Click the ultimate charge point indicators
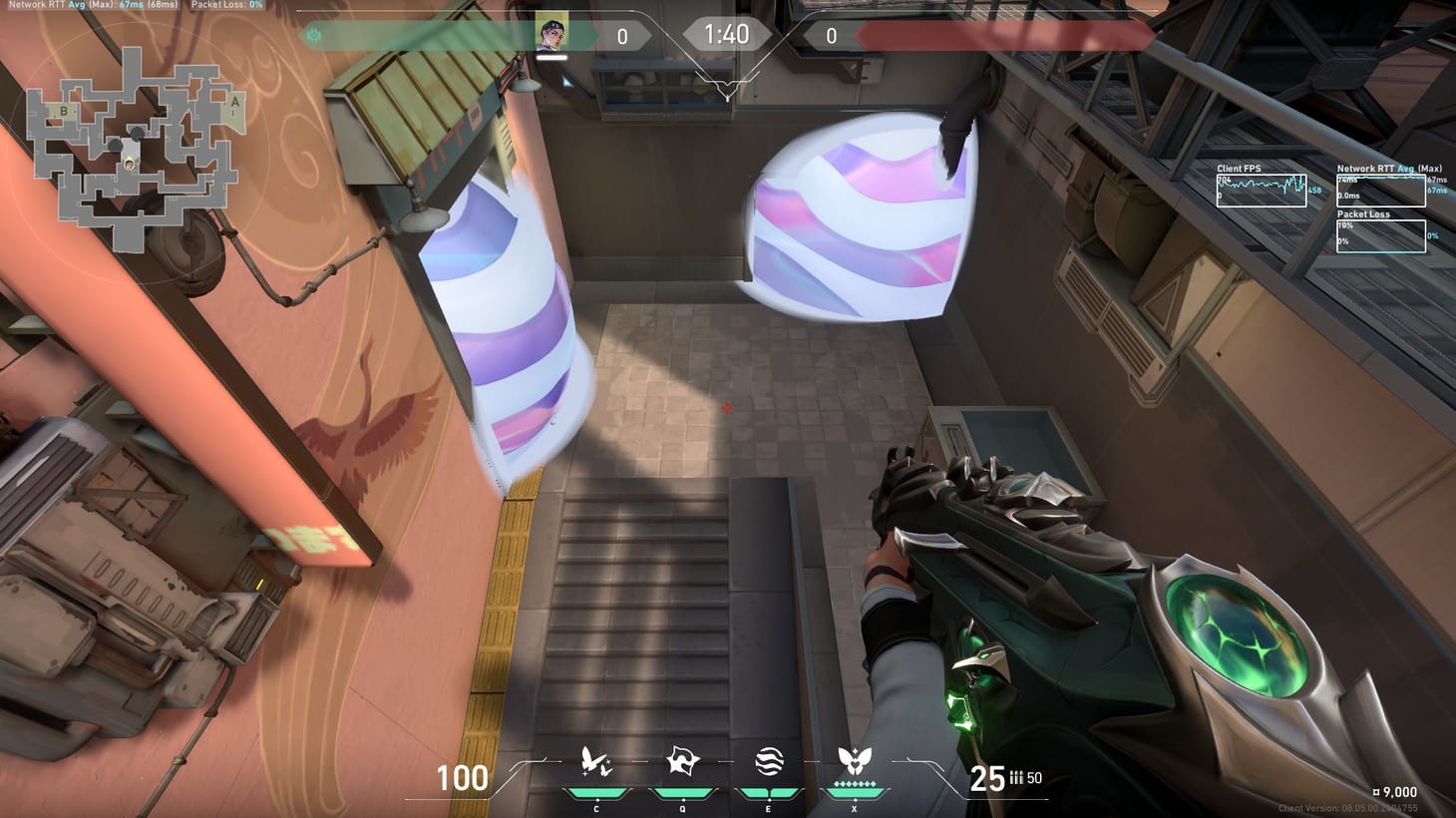Image resolution: width=1456 pixels, height=818 pixels. pyautogui.click(x=853, y=784)
